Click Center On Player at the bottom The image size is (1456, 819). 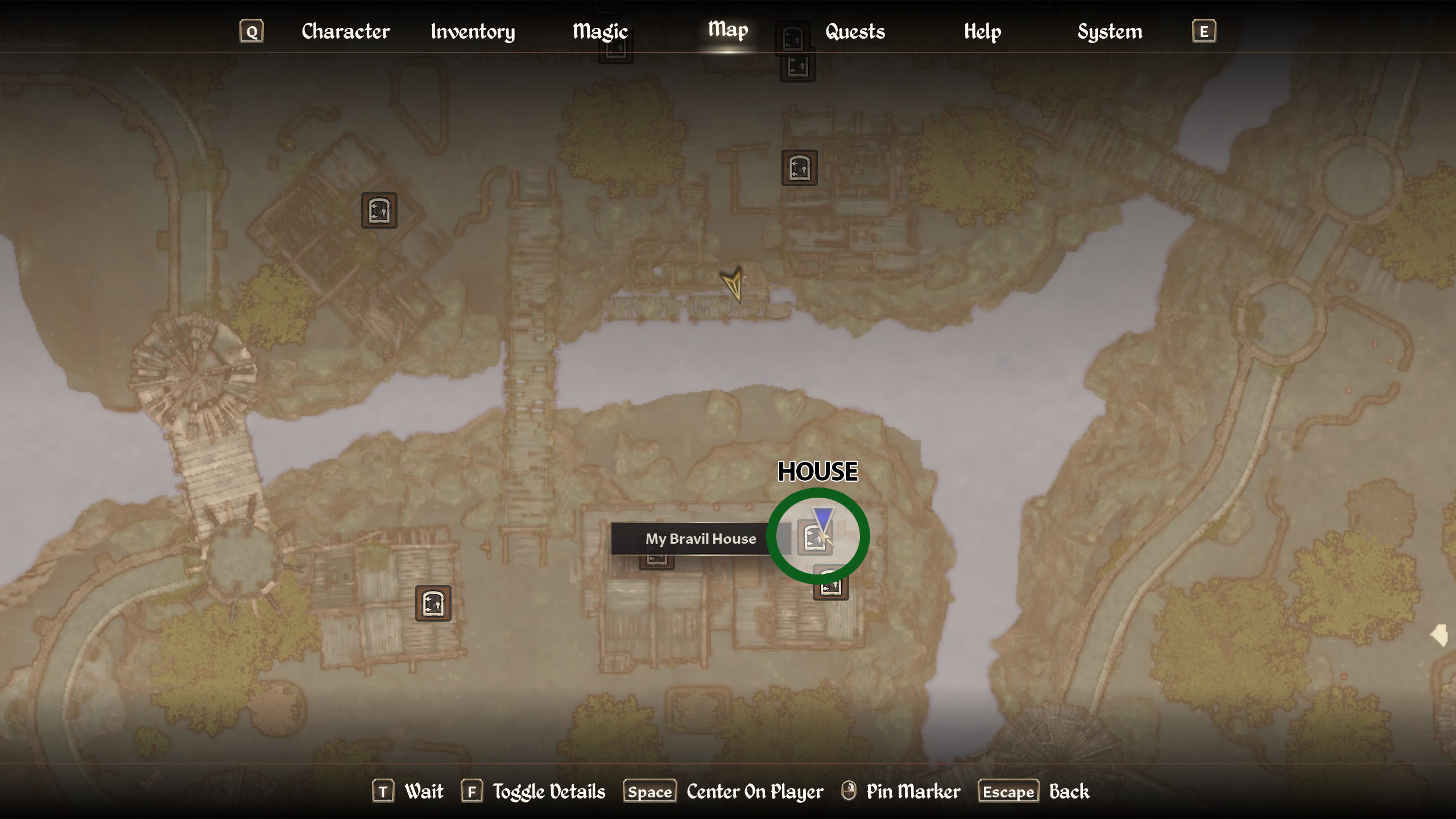pyautogui.click(x=754, y=791)
